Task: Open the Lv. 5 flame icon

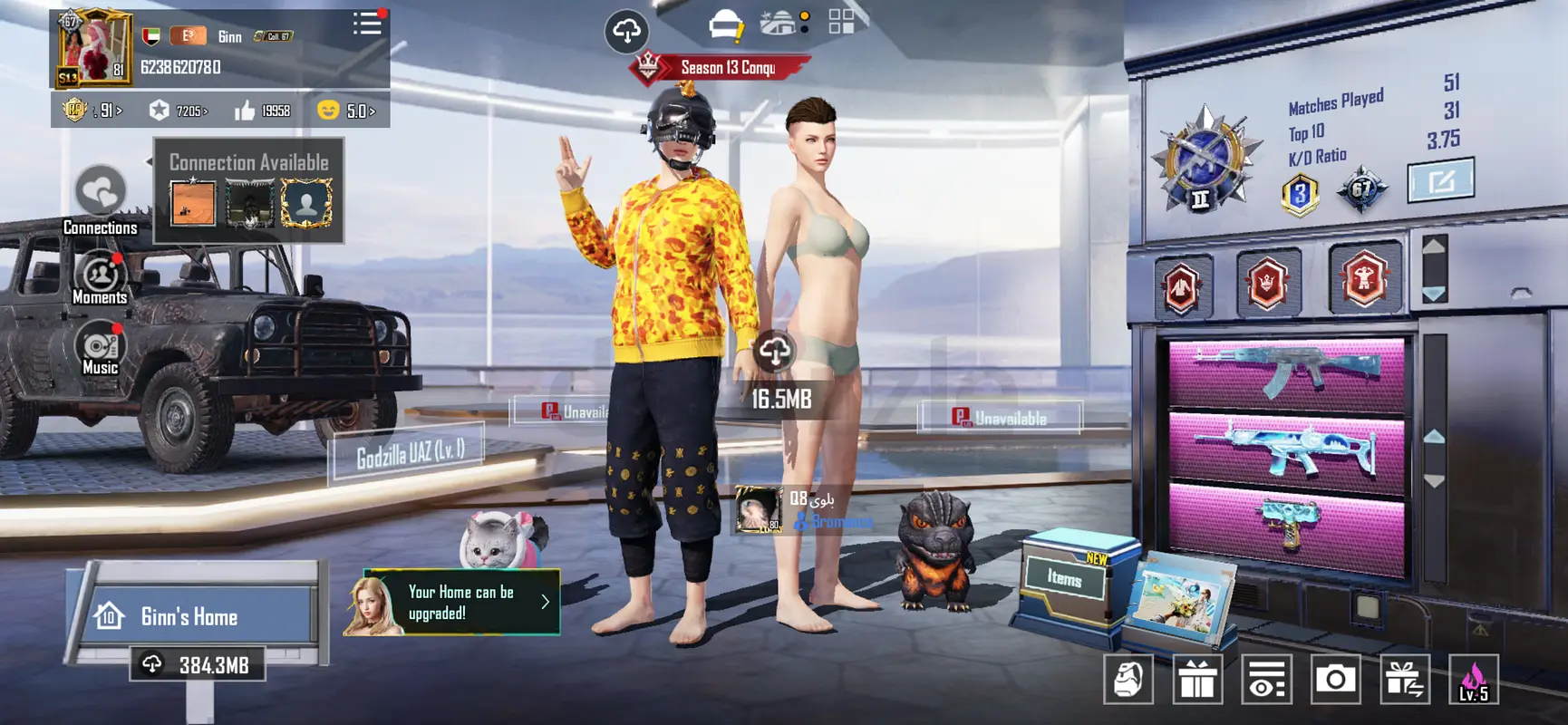Action: tap(1473, 679)
